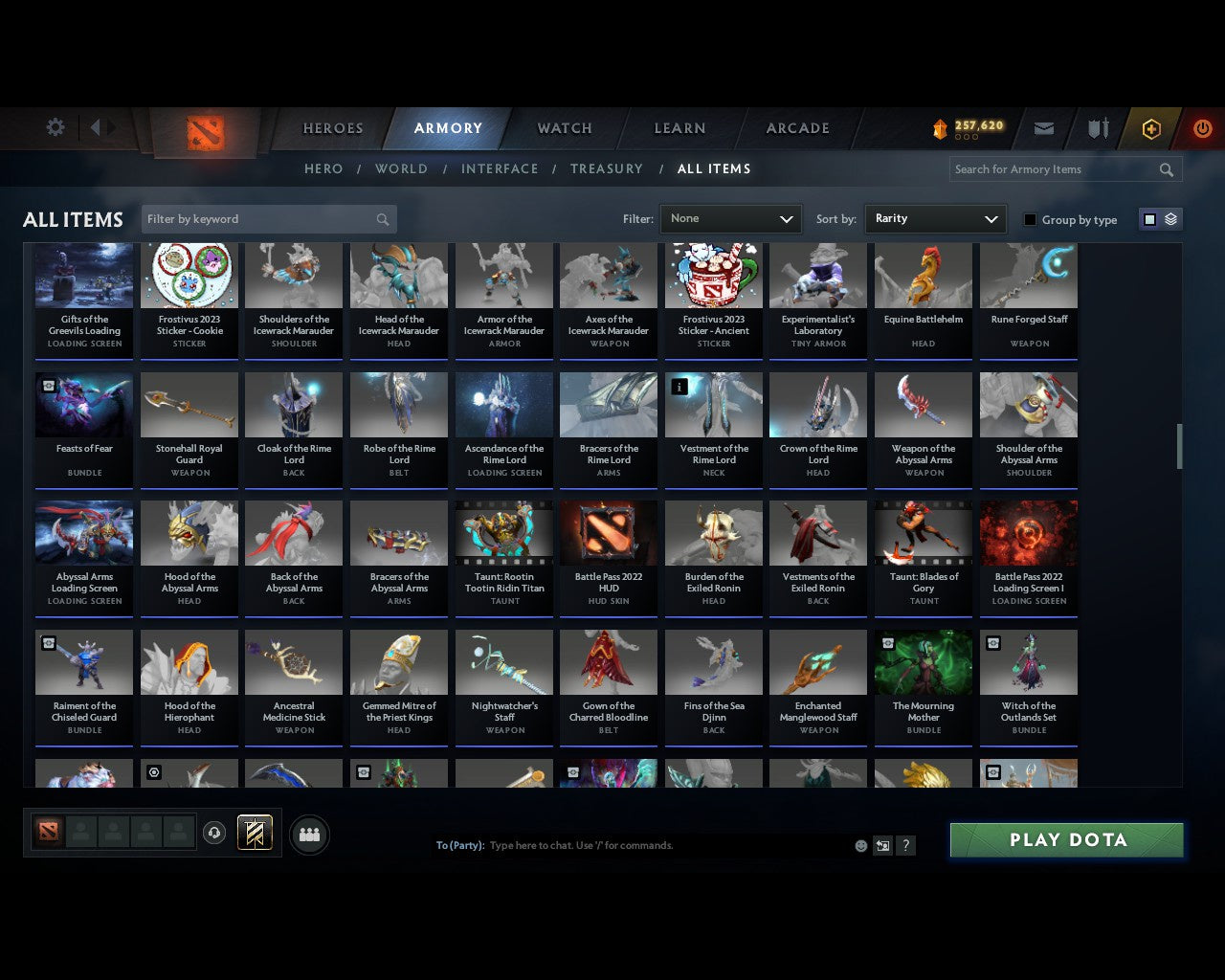Click the help question mark button

click(x=905, y=845)
